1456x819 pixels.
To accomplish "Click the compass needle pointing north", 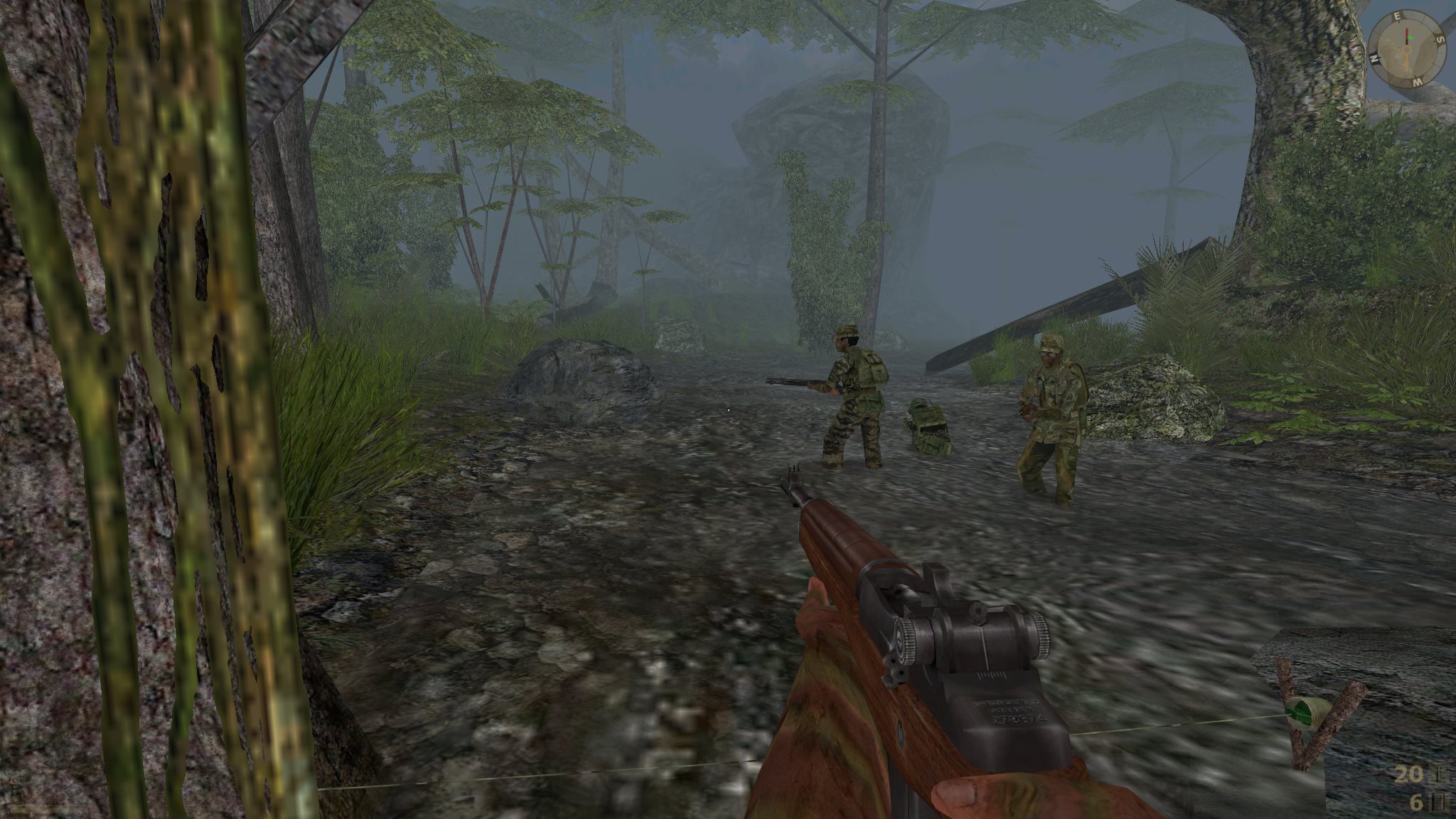I will click(1407, 31).
